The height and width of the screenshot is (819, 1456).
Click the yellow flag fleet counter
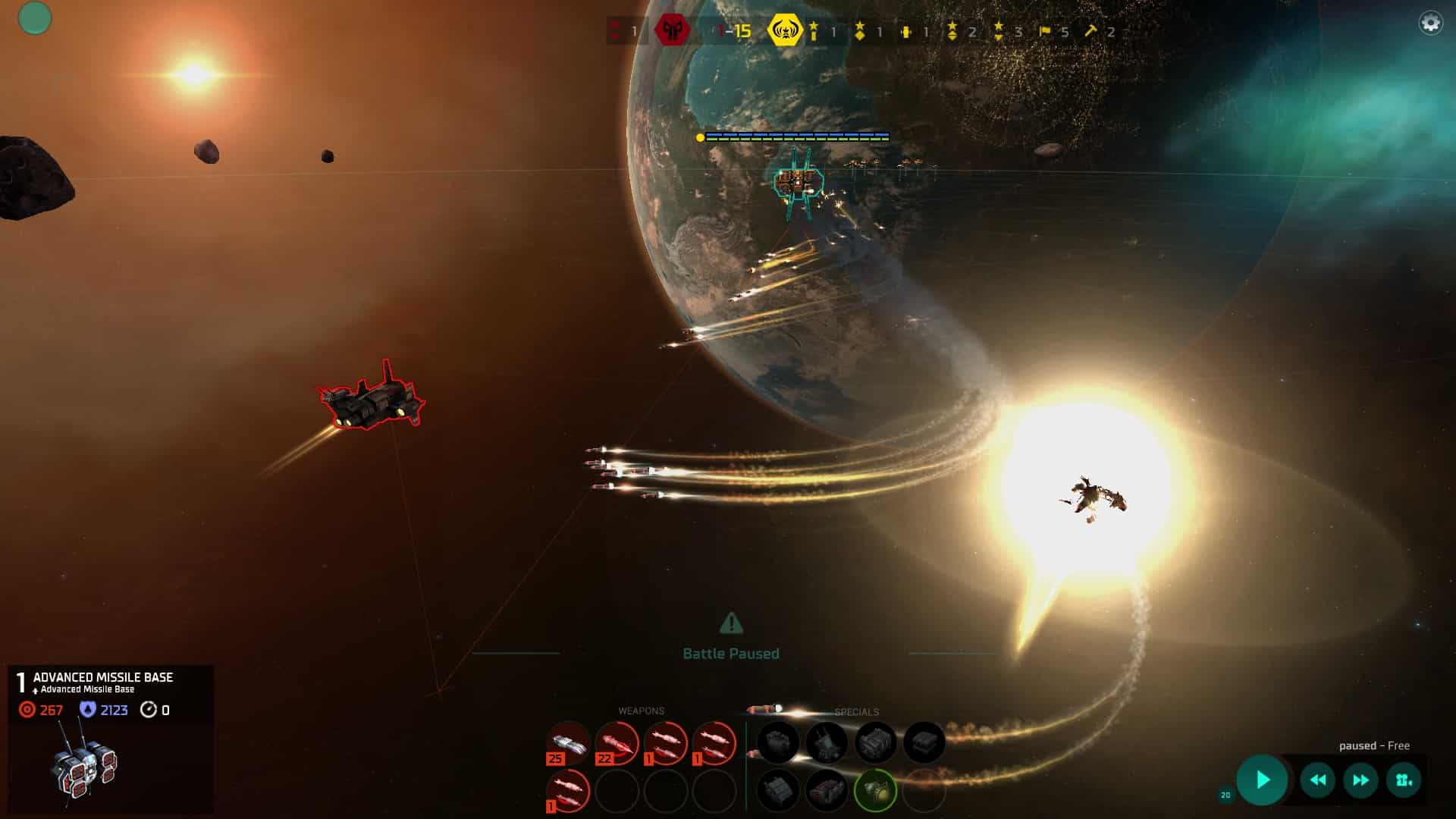pyautogui.click(x=1045, y=32)
